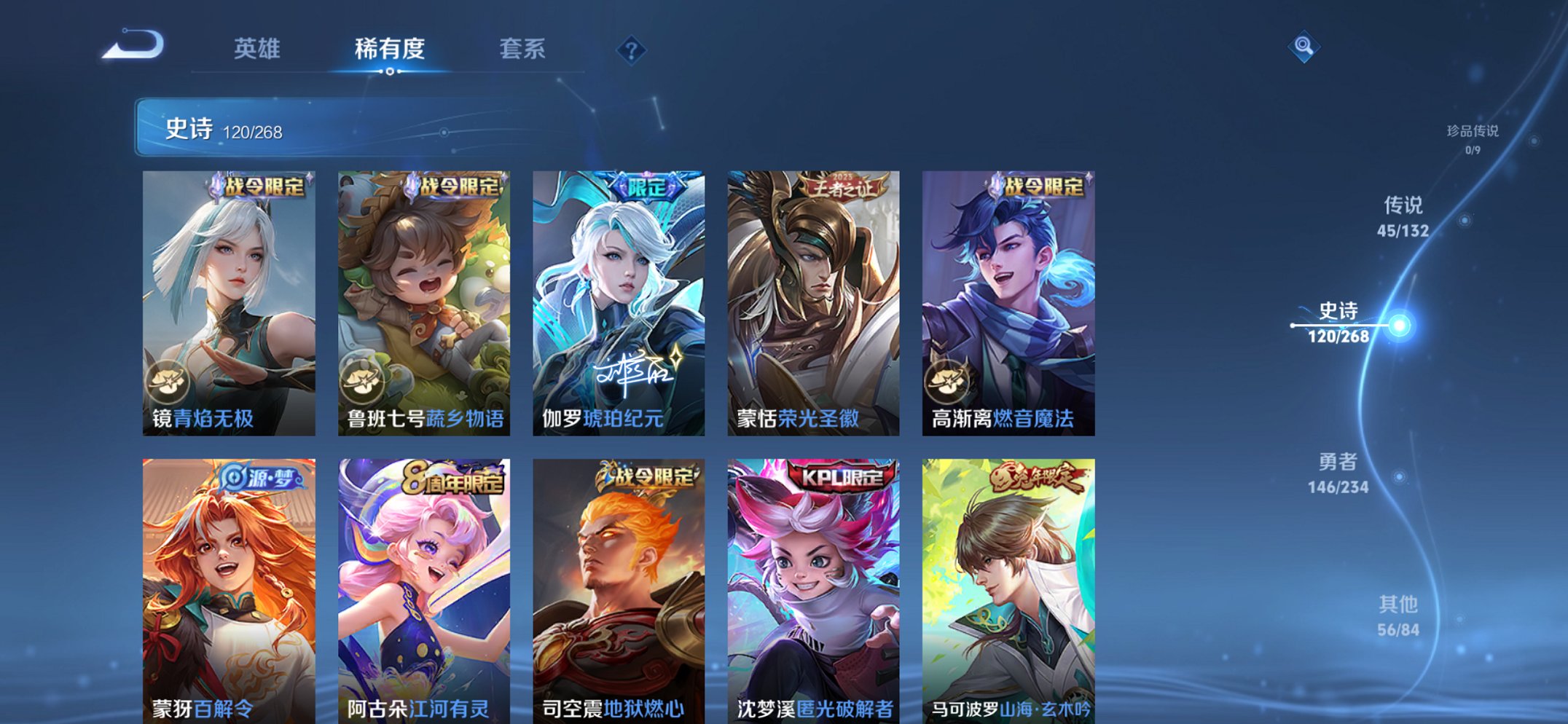
Task: Switch to the 英雄 tab
Action: [x=257, y=49]
